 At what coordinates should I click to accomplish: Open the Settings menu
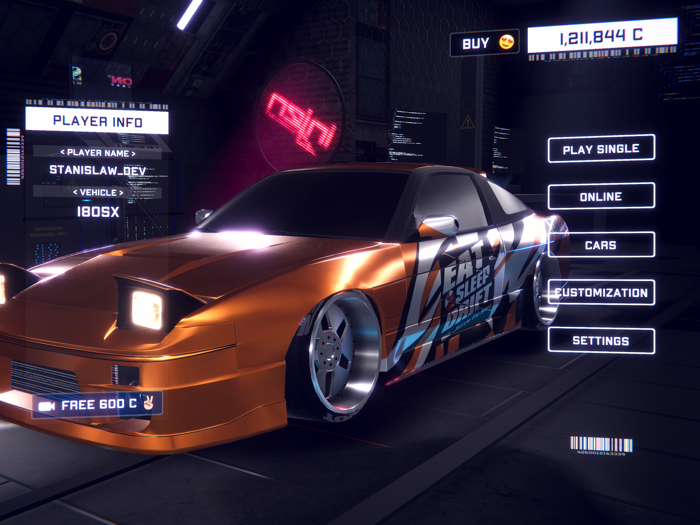coord(601,341)
